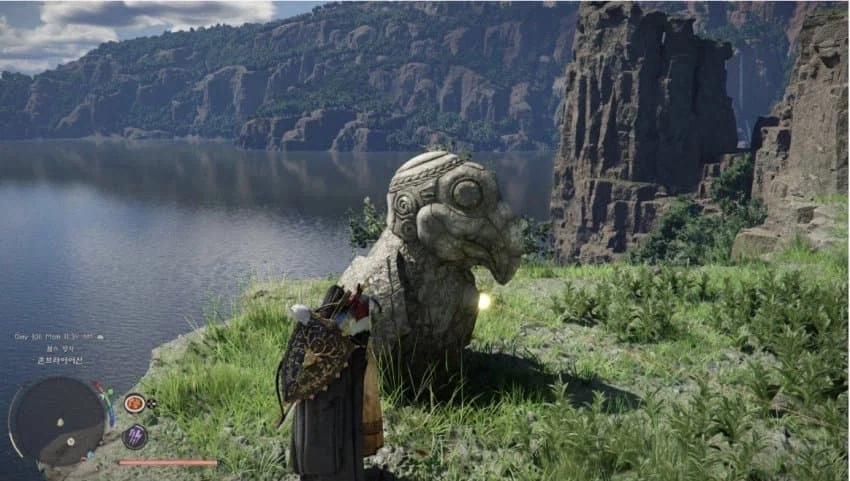Activate the purple claw skill icon
The image size is (850, 481).
coord(134,436)
